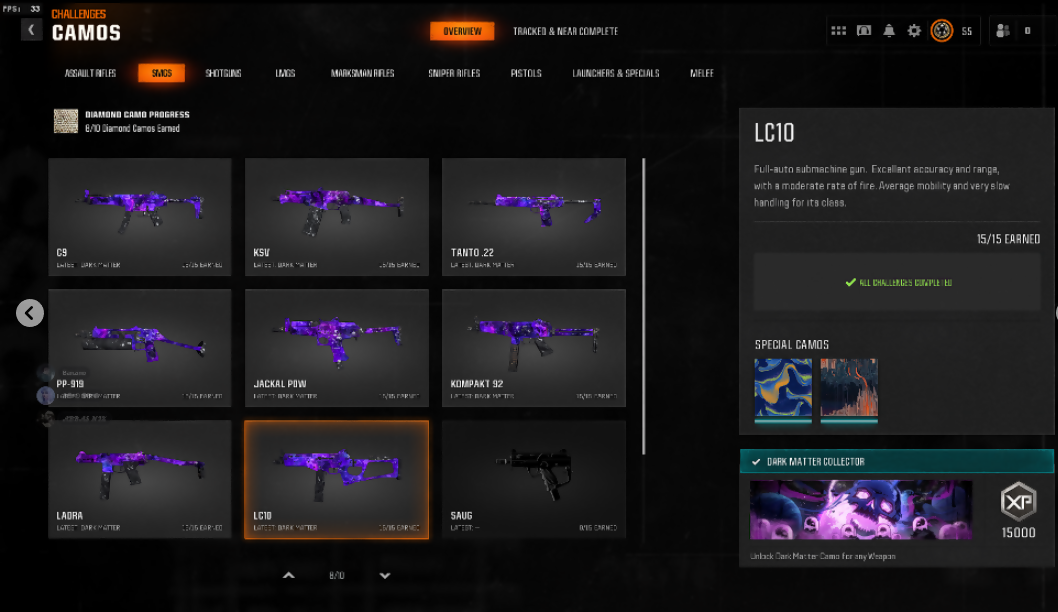Select the blue and gold special camo
The image size is (1058, 612).
pos(783,388)
